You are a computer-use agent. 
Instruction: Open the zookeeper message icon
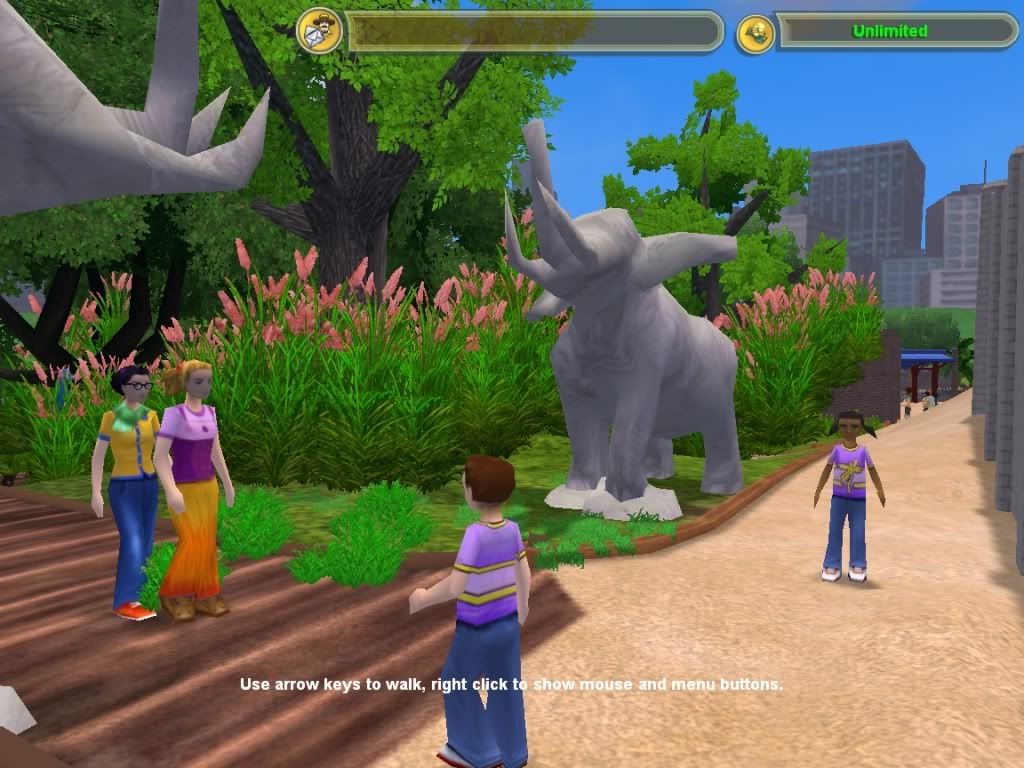coord(320,31)
